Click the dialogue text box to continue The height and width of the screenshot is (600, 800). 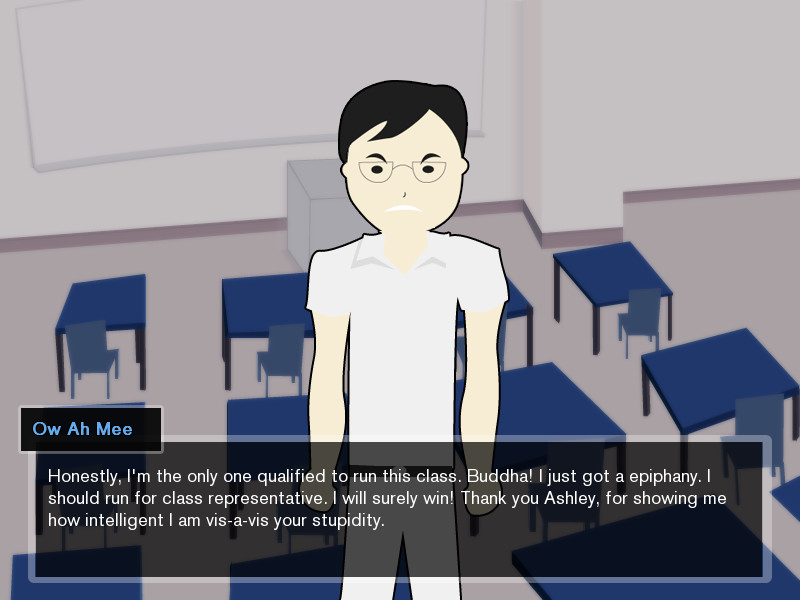(x=400, y=508)
